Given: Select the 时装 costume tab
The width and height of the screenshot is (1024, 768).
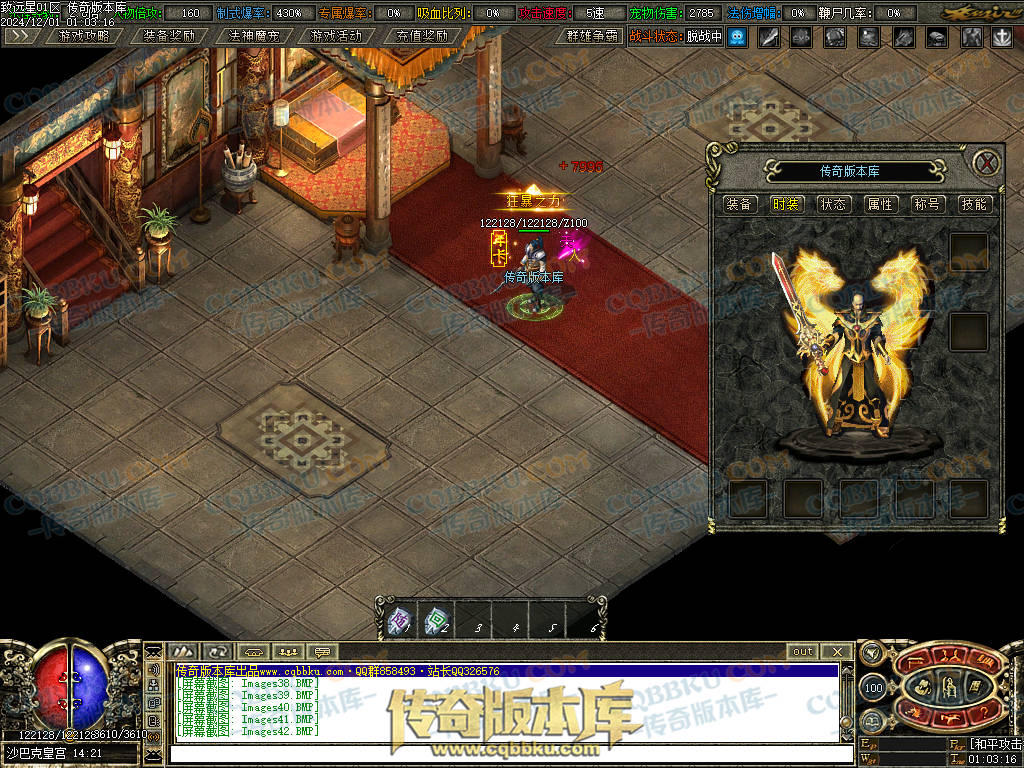Looking at the screenshot, I should coord(787,204).
